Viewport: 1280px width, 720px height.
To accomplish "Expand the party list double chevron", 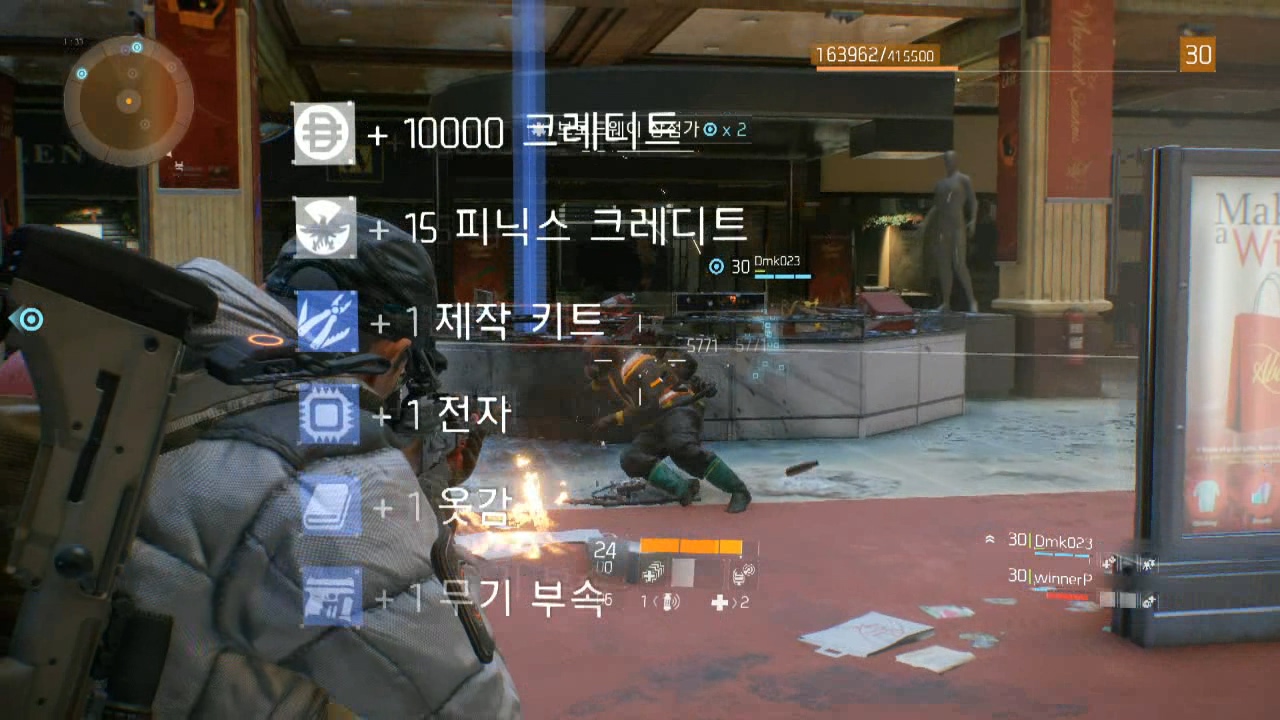I will [x=990, y=539].
